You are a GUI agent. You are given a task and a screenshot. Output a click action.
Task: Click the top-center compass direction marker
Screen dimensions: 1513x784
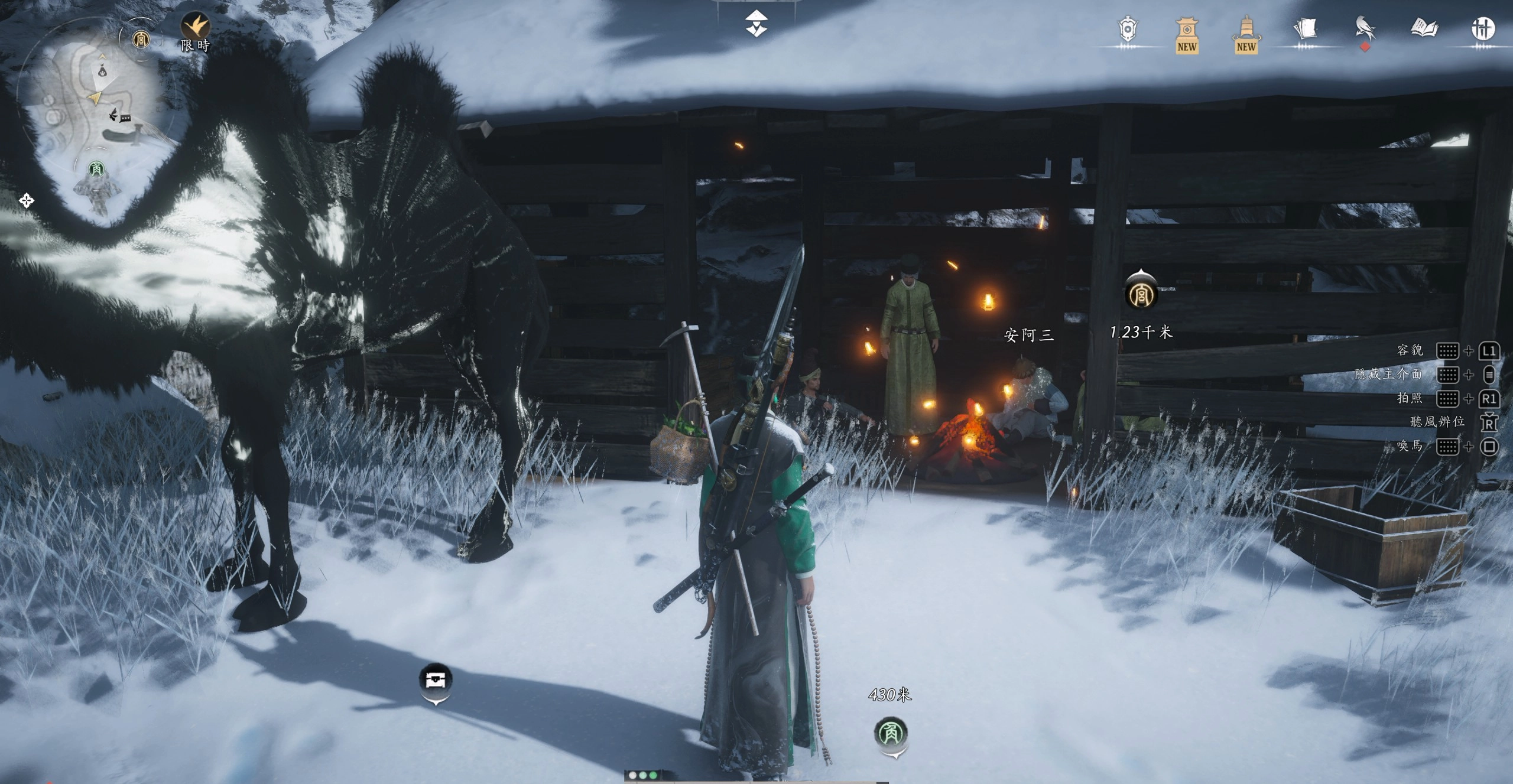tap(756, 24)
